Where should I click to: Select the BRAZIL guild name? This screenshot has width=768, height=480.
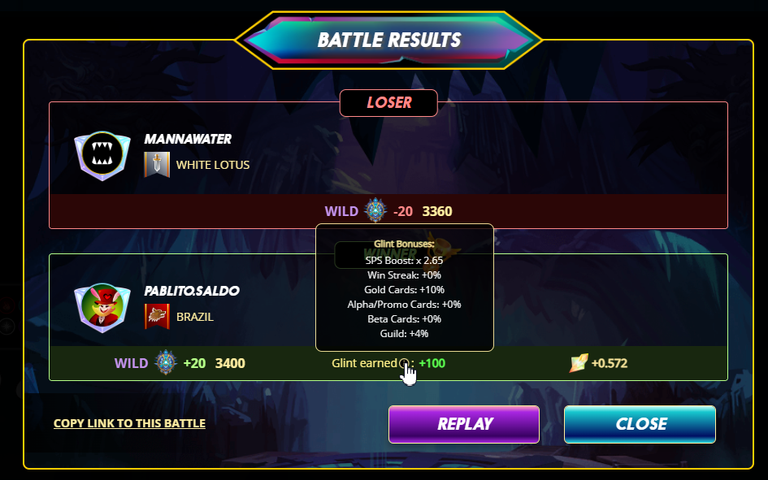click(x=196, y=316)
